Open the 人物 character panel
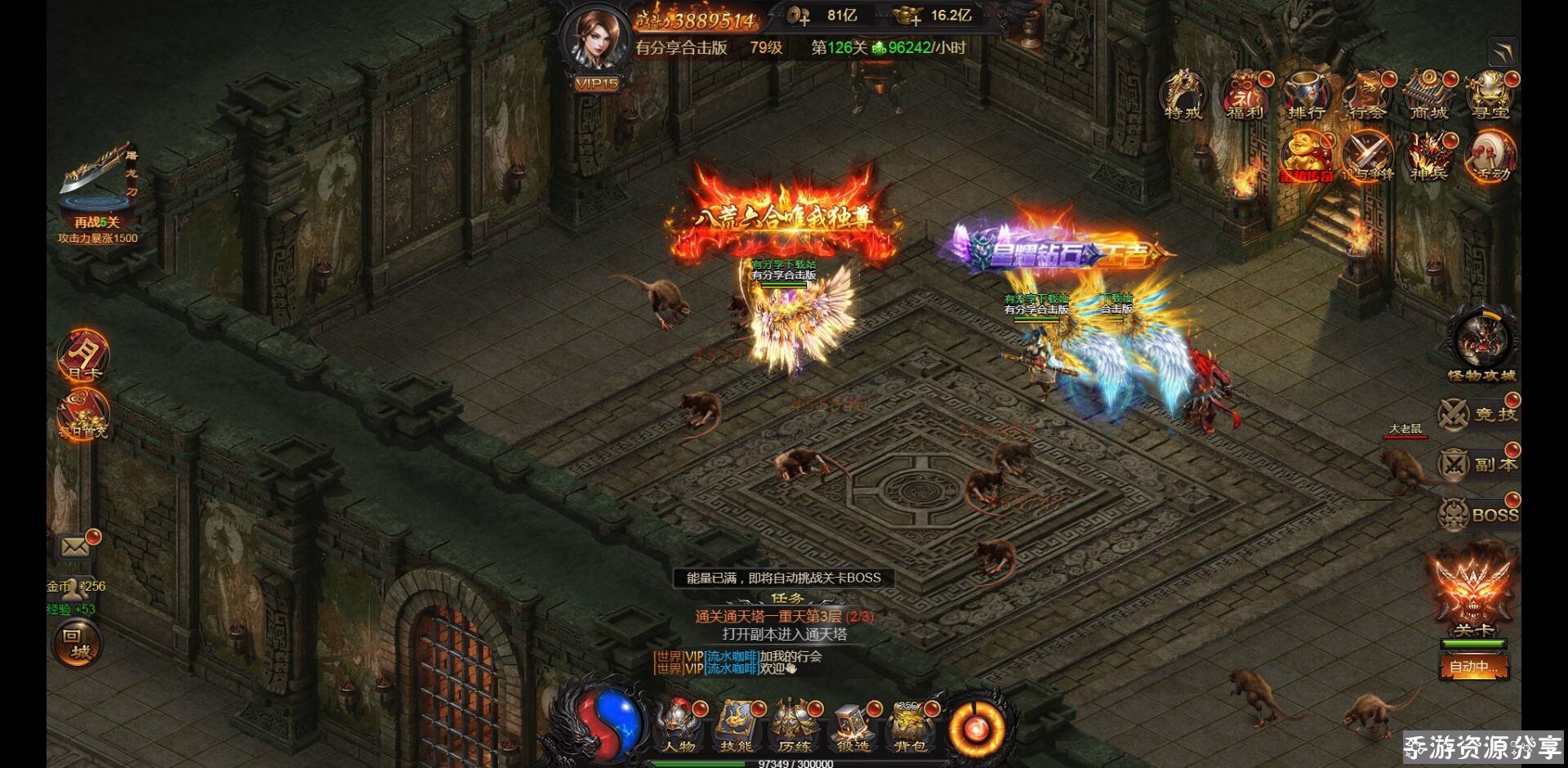 pos(679,726)
